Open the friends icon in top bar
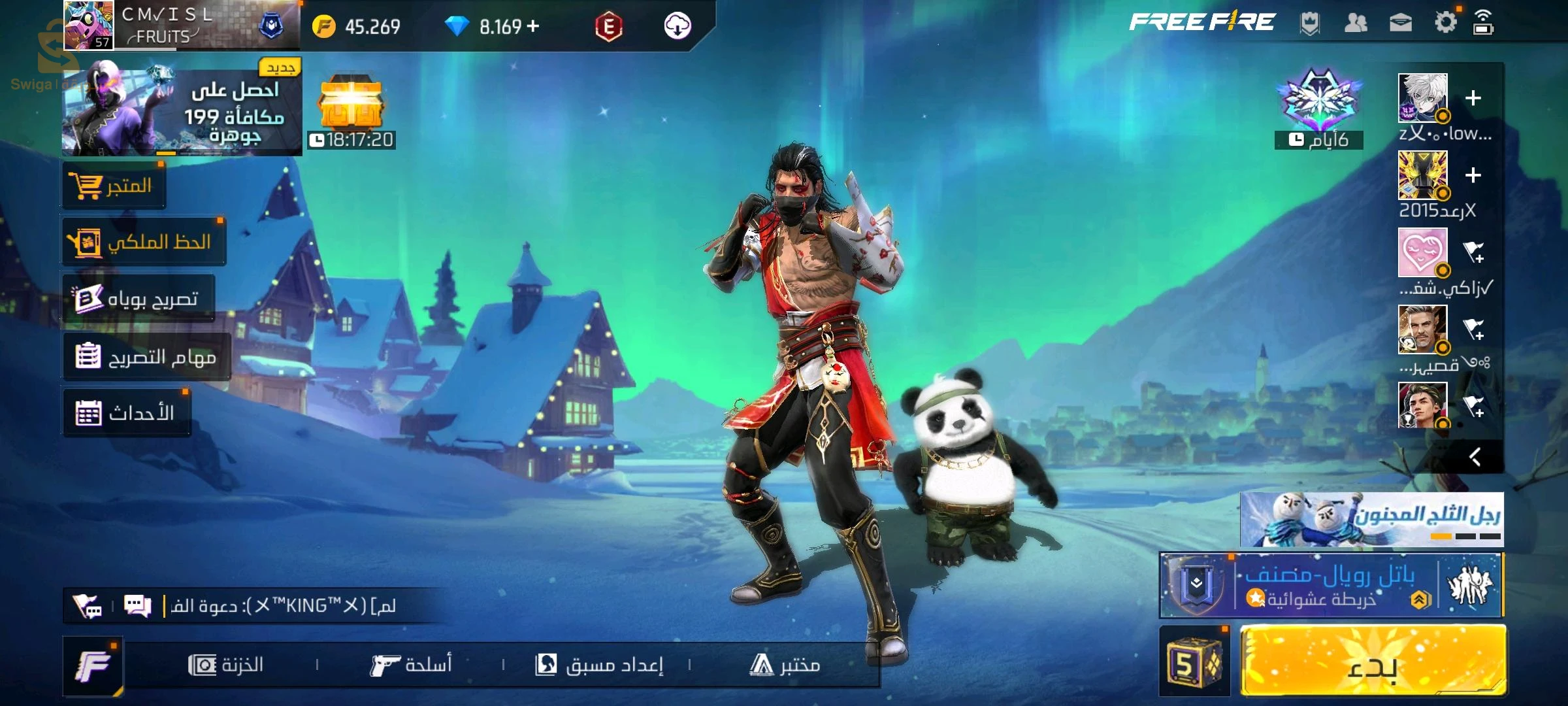 1356,24
